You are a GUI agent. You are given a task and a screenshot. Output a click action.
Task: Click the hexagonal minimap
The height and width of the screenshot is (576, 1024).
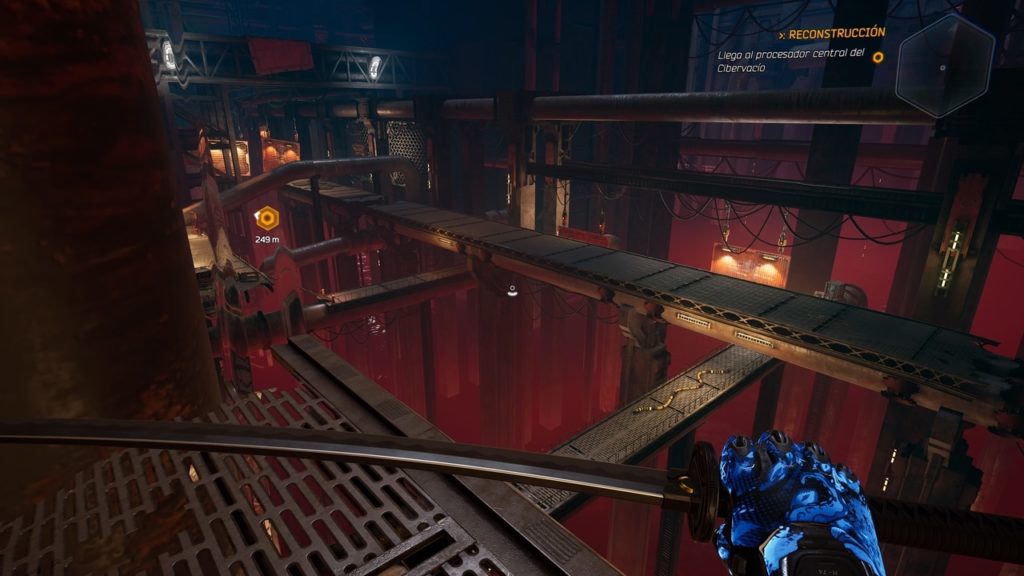pyautogui.click(x=944, y=66)
